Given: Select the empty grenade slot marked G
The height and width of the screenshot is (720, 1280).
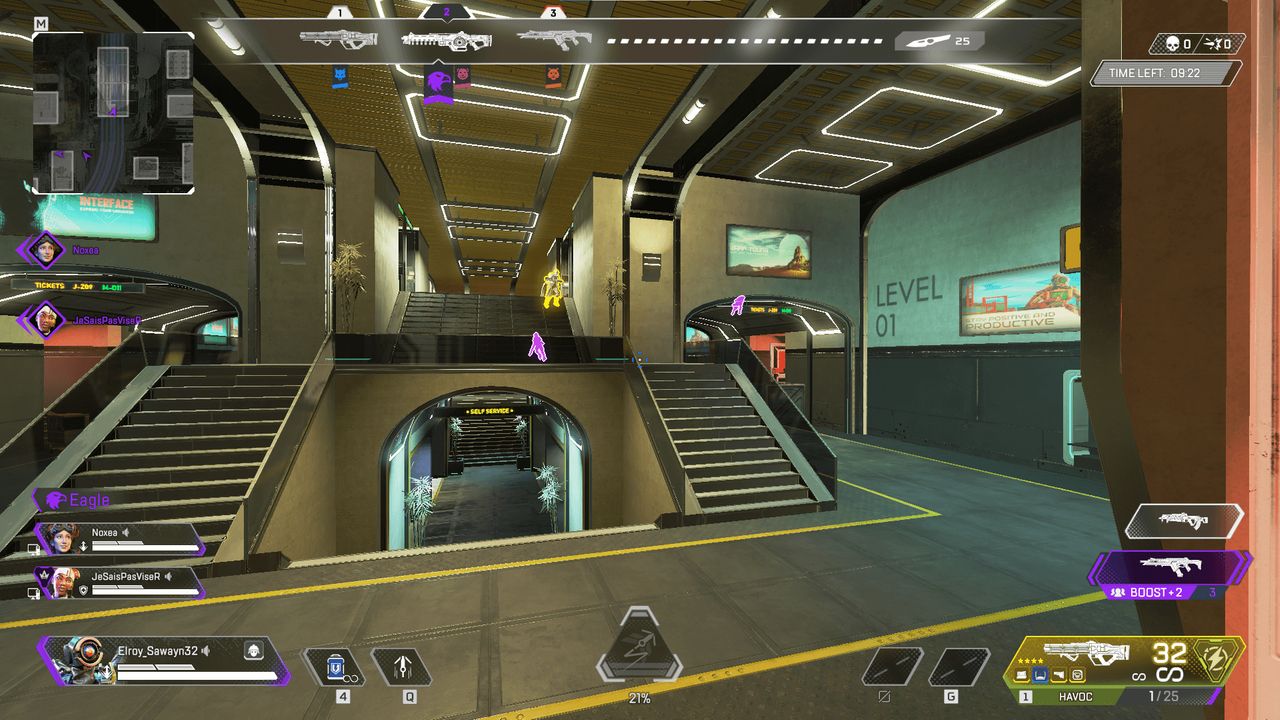Looking at the screenshot, I should tap(959, 667).
